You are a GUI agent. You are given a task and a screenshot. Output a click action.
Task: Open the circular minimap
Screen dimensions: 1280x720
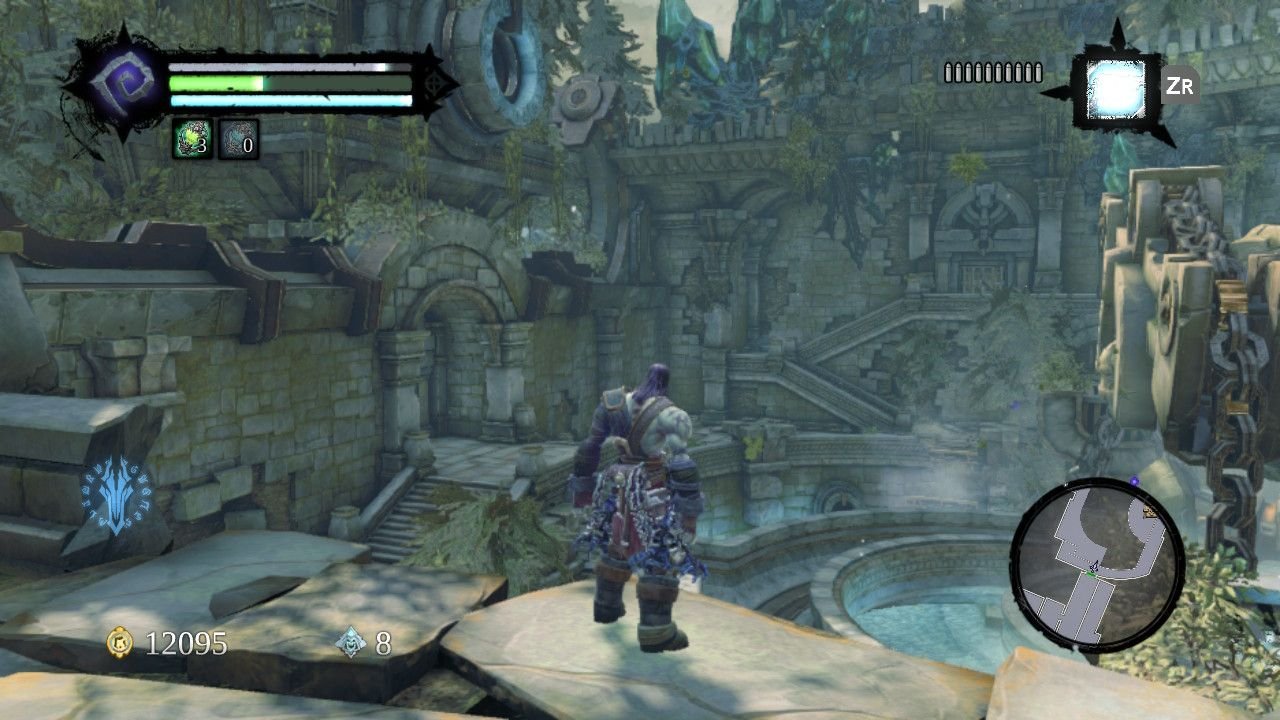[x=1097, y=565]
